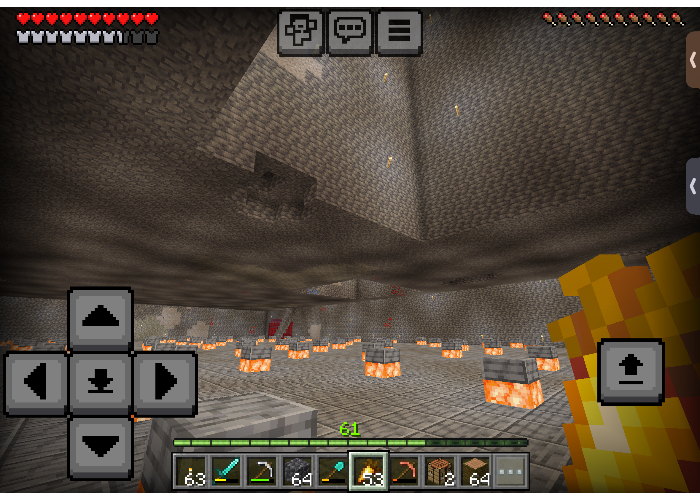Select the diamond shovel slot

click(x=334, y=471)
